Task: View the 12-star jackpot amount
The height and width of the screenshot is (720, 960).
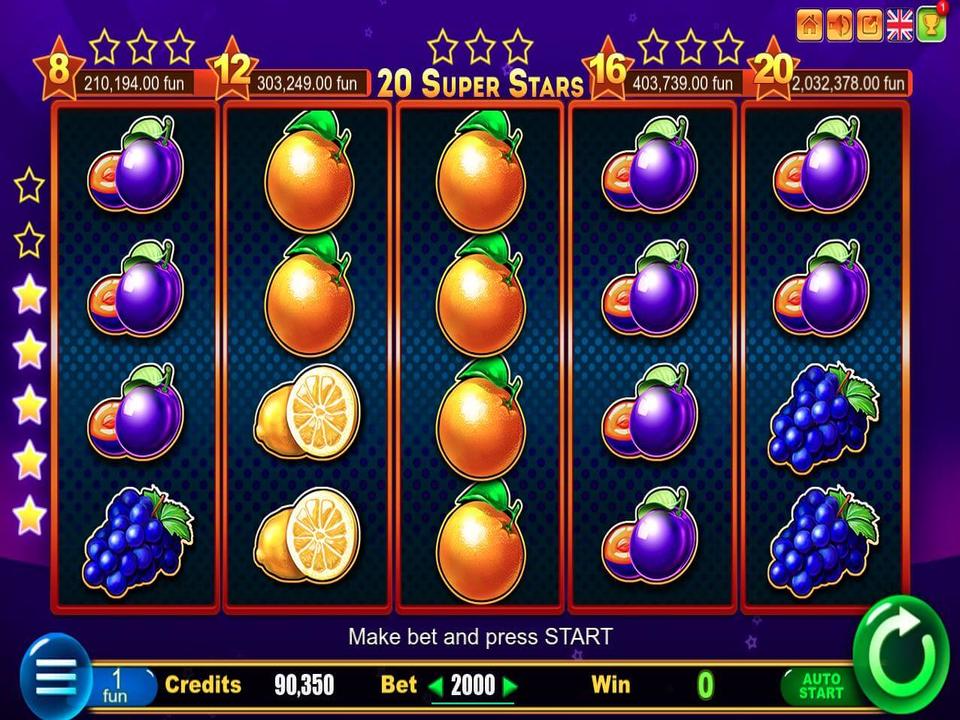Action: (306, 83)
